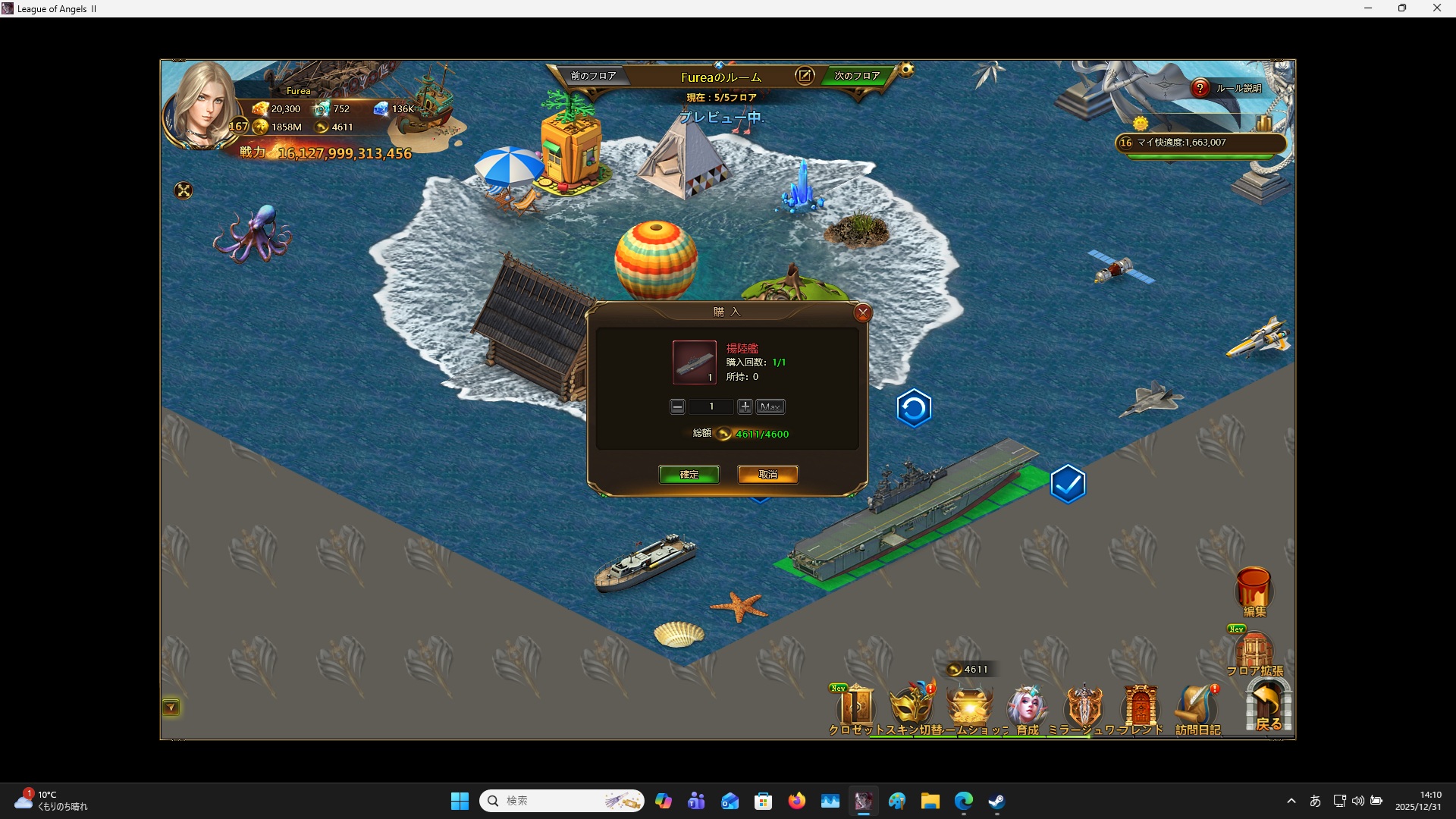The height and width of the screenshot is (819, 1456).
Task: Go to the previous floor (前のフロア)
Action: [593, 76]
